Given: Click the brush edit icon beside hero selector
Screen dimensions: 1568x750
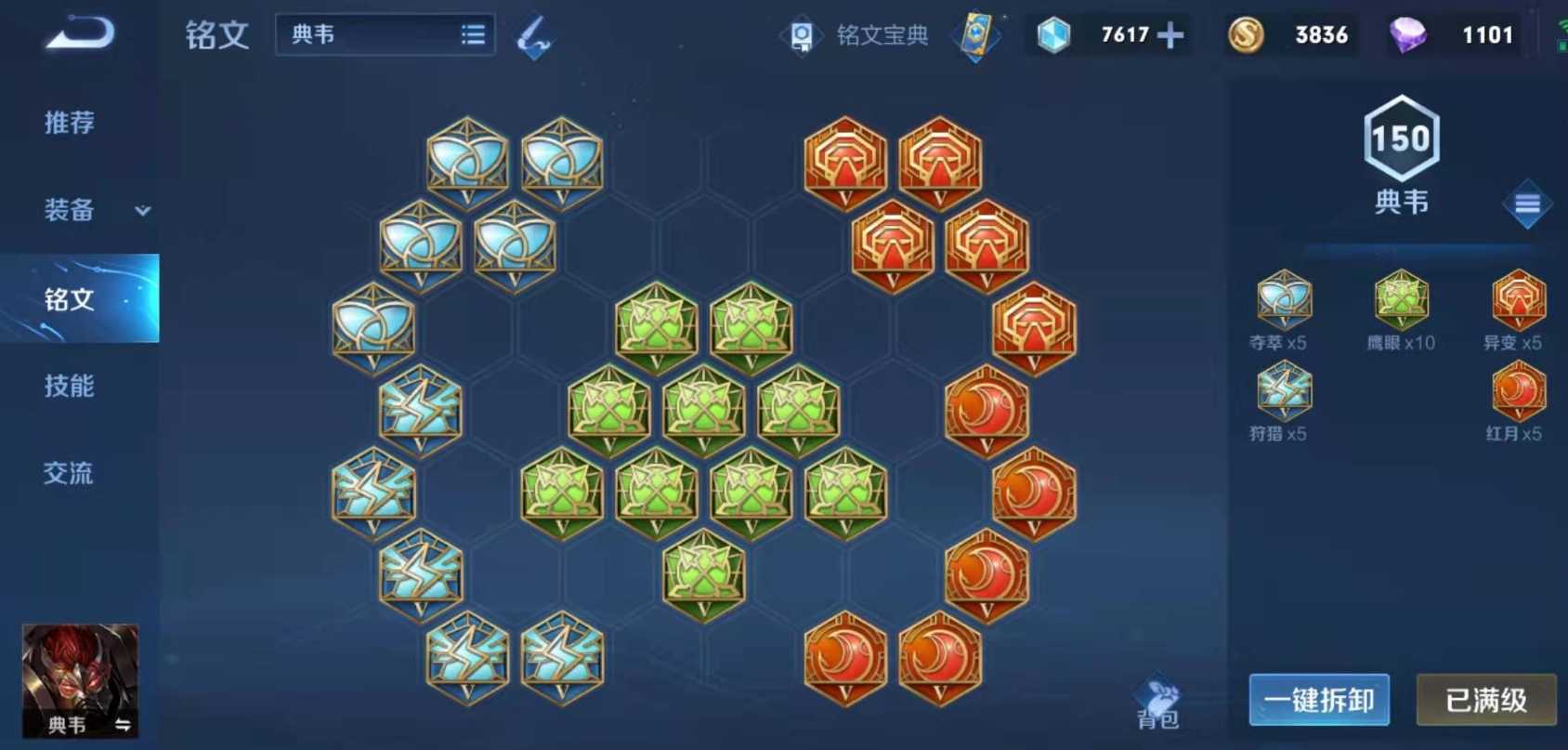Looking at the screenshot, I should click(x=532, y=35).
